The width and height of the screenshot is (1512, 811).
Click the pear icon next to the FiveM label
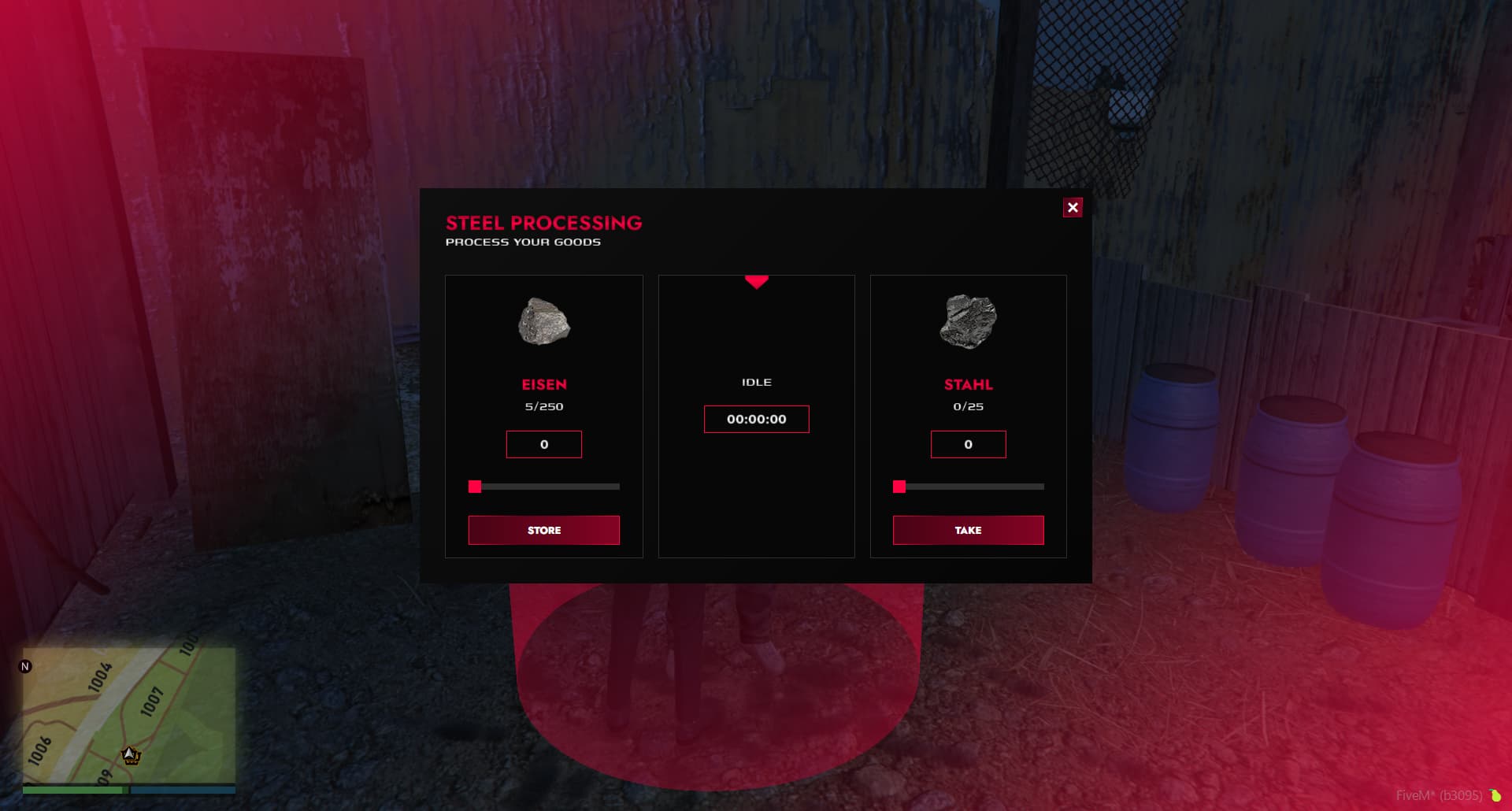tap(1495, 794)
